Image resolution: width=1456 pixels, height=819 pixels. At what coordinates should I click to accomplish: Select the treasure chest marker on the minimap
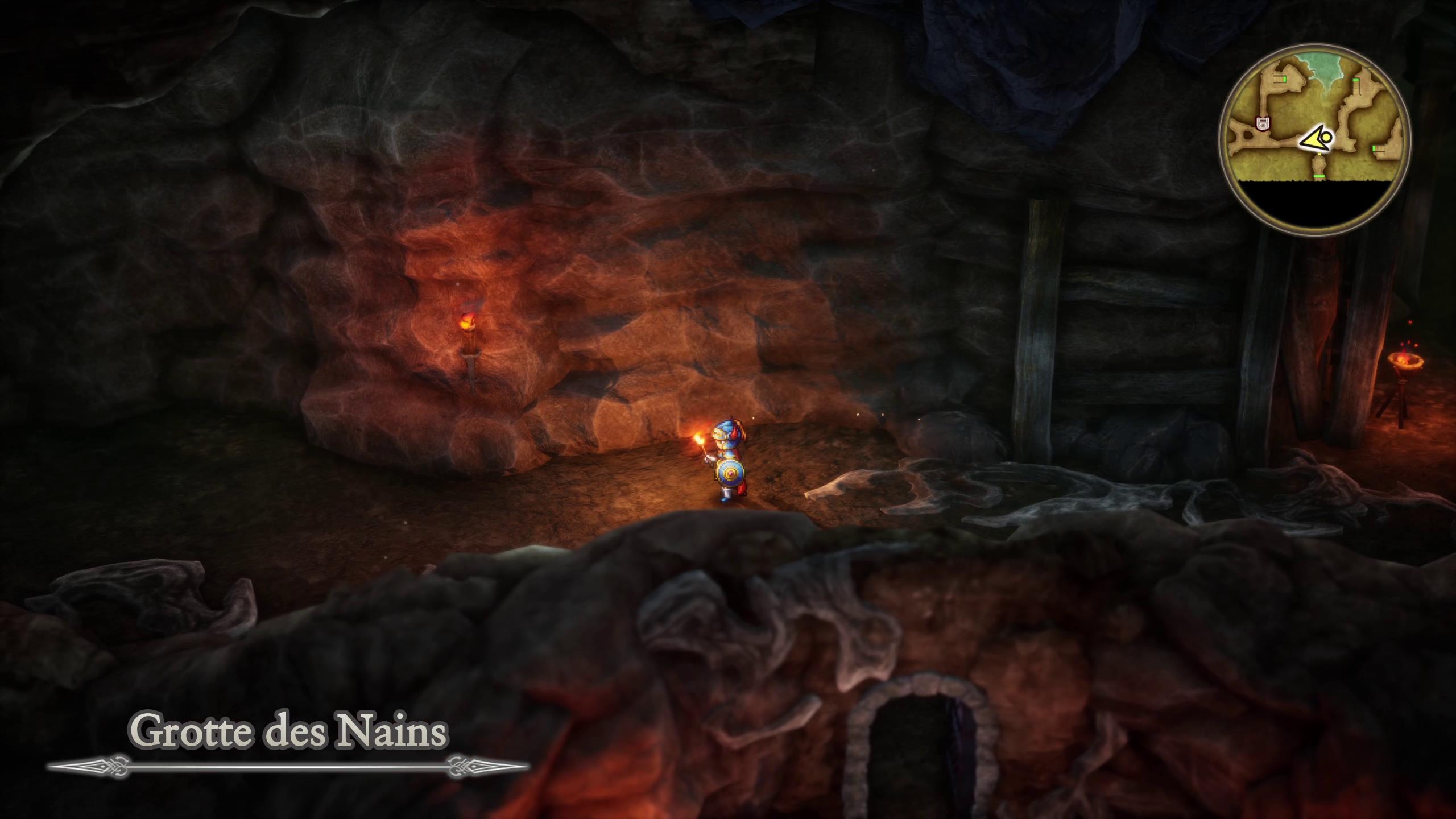(1263, 123)
